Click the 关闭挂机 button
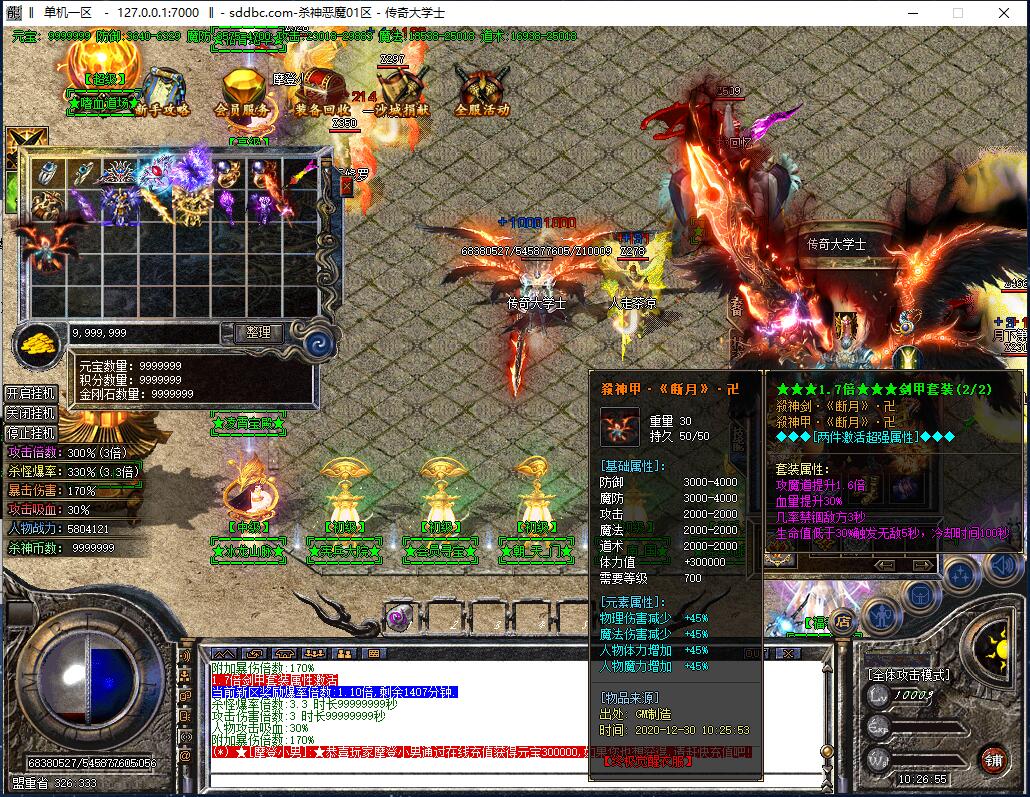The image size is (1030, 797). pos(31,414)
